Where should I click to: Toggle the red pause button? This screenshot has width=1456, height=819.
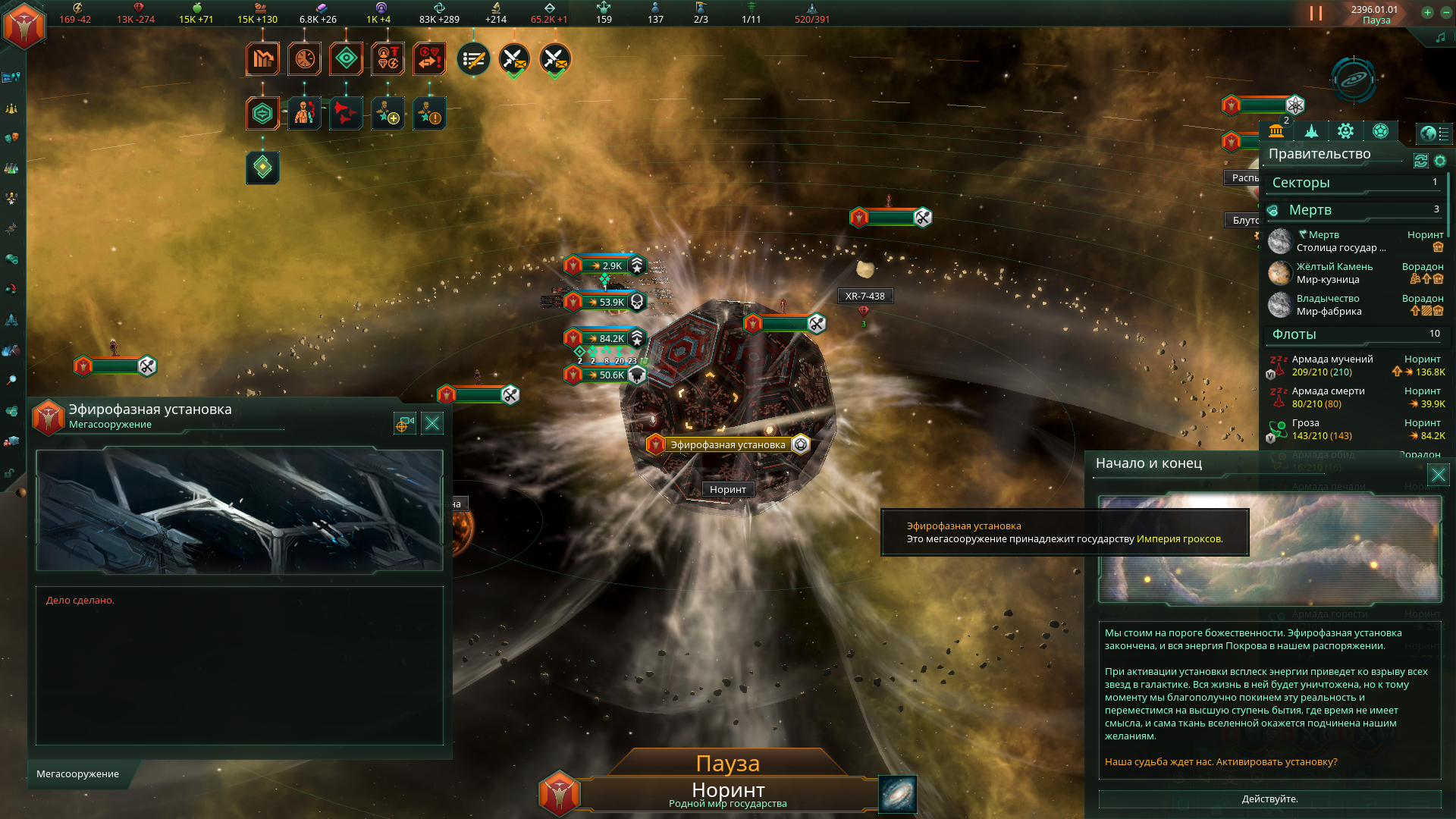(x=1316, y=14)
